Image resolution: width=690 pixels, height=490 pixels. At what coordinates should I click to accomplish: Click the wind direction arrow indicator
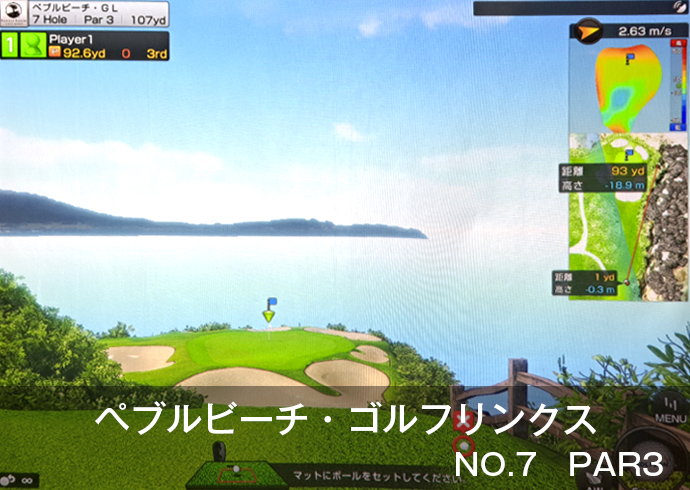(587, 32)
